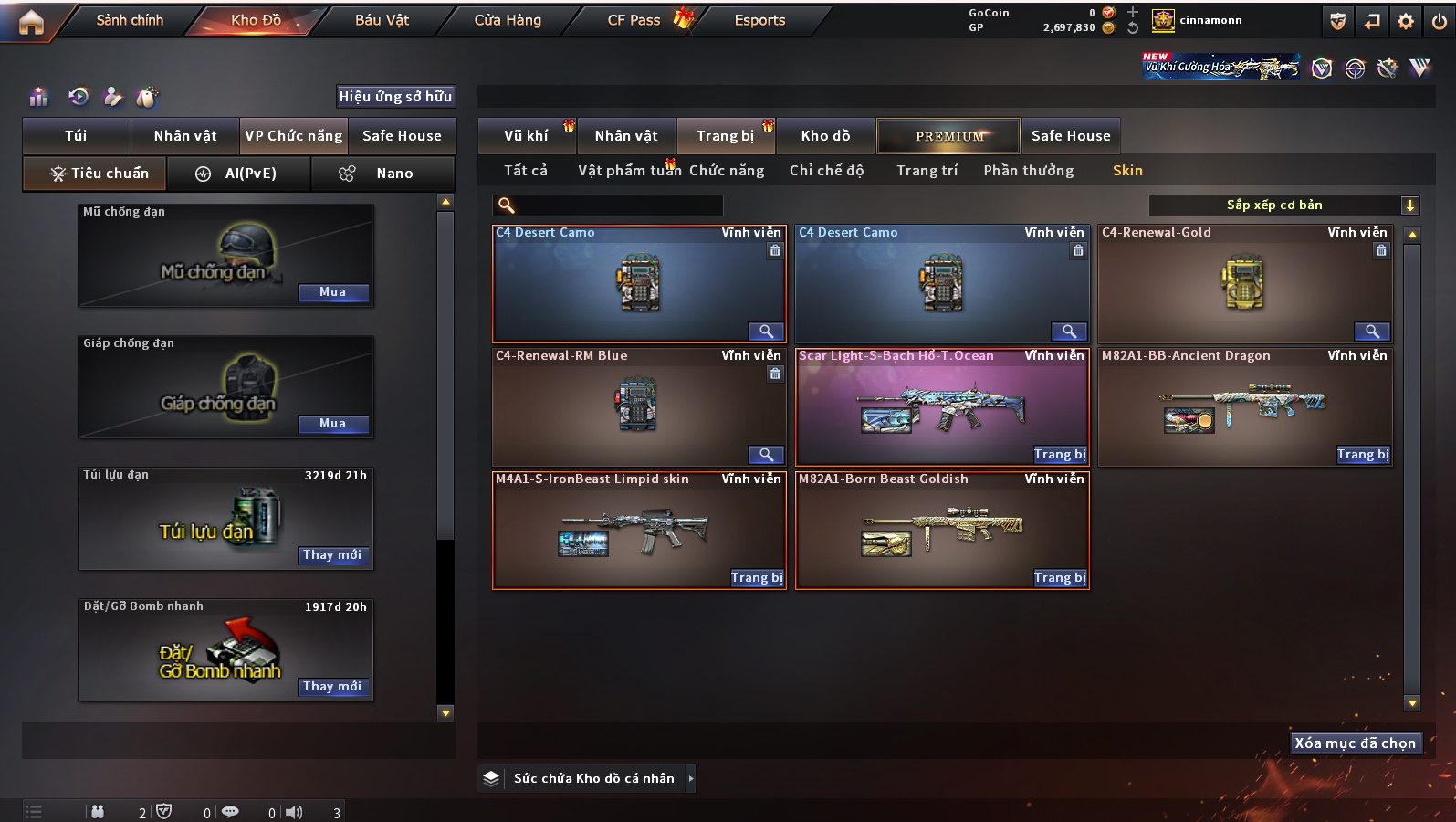Viewport: 1456px width, 822px height.
Task: Switch to the Esports section
Action: pyautogui.click(x=759, y=20)
